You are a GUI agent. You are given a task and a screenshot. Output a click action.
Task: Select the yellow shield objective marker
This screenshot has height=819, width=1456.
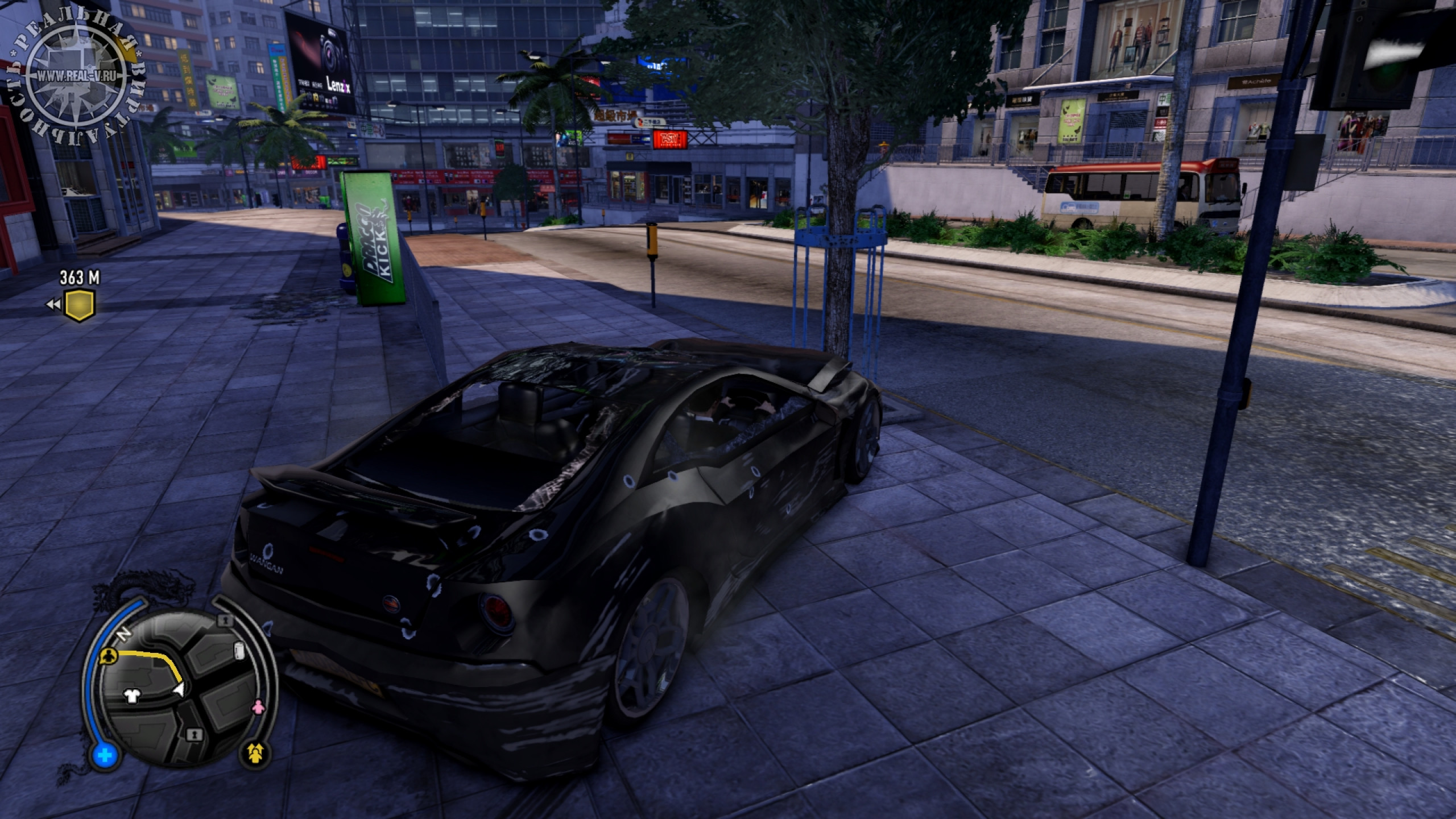click(x=78, y=305)
